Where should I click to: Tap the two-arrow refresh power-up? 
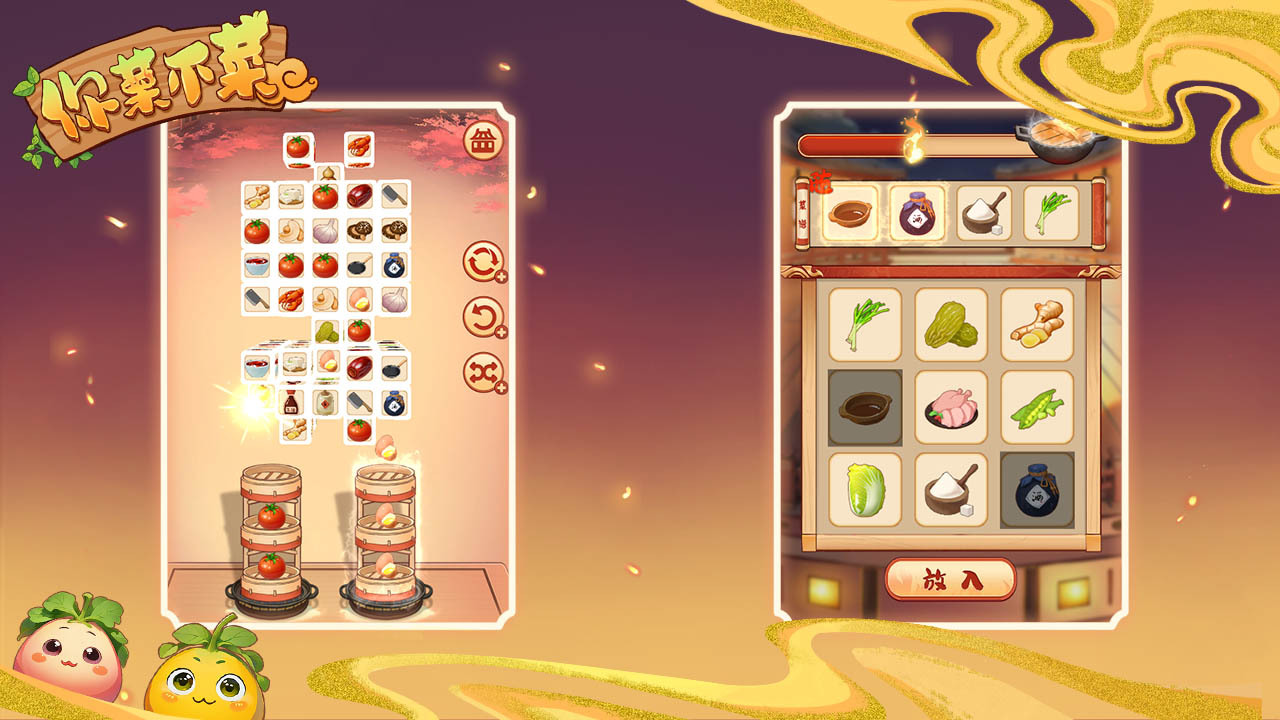click(483, 263)
